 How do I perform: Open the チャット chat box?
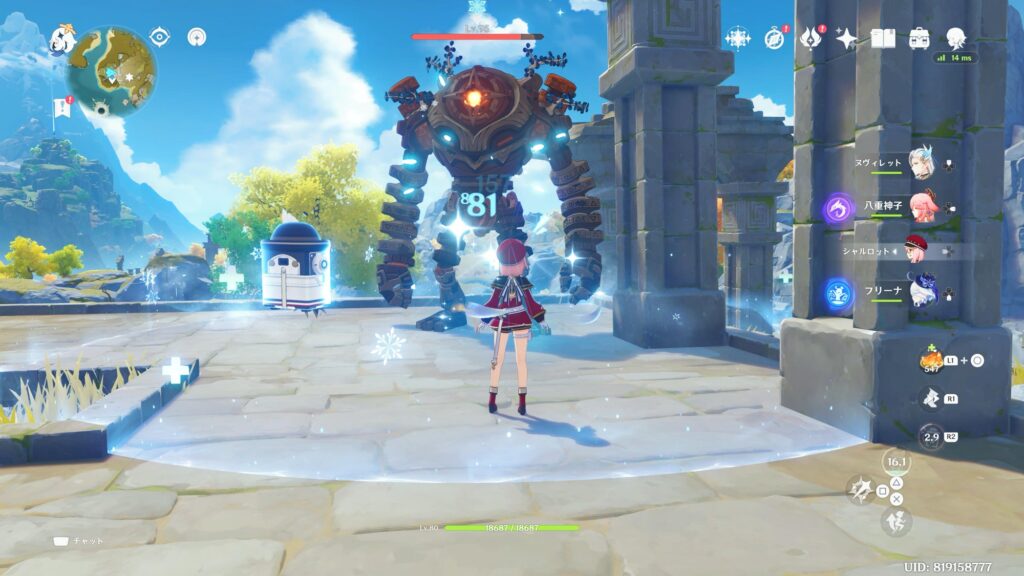[78, 541]
